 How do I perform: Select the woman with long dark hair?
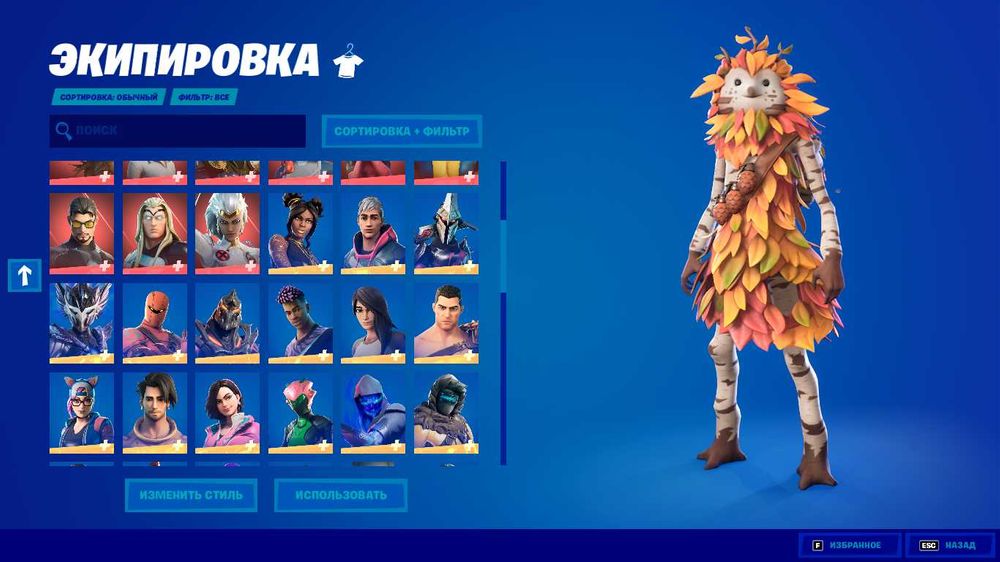coord(373,322)
